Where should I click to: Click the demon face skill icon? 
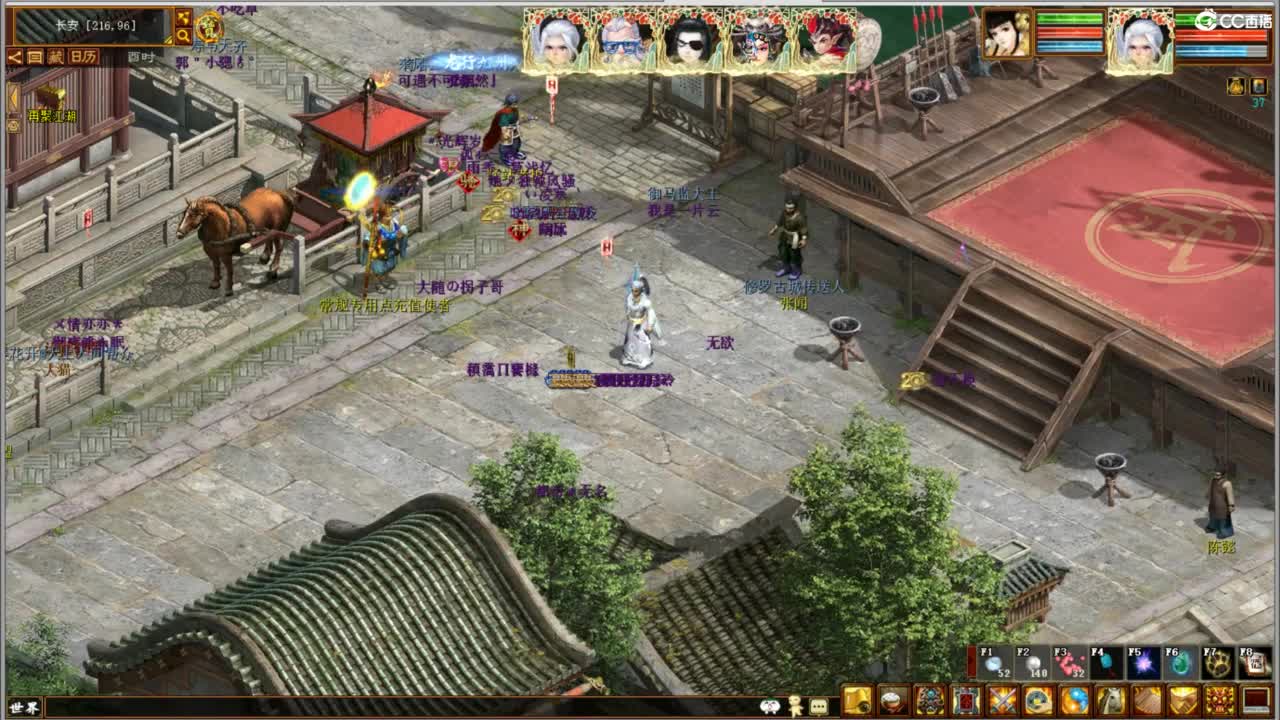[1219, 703]
